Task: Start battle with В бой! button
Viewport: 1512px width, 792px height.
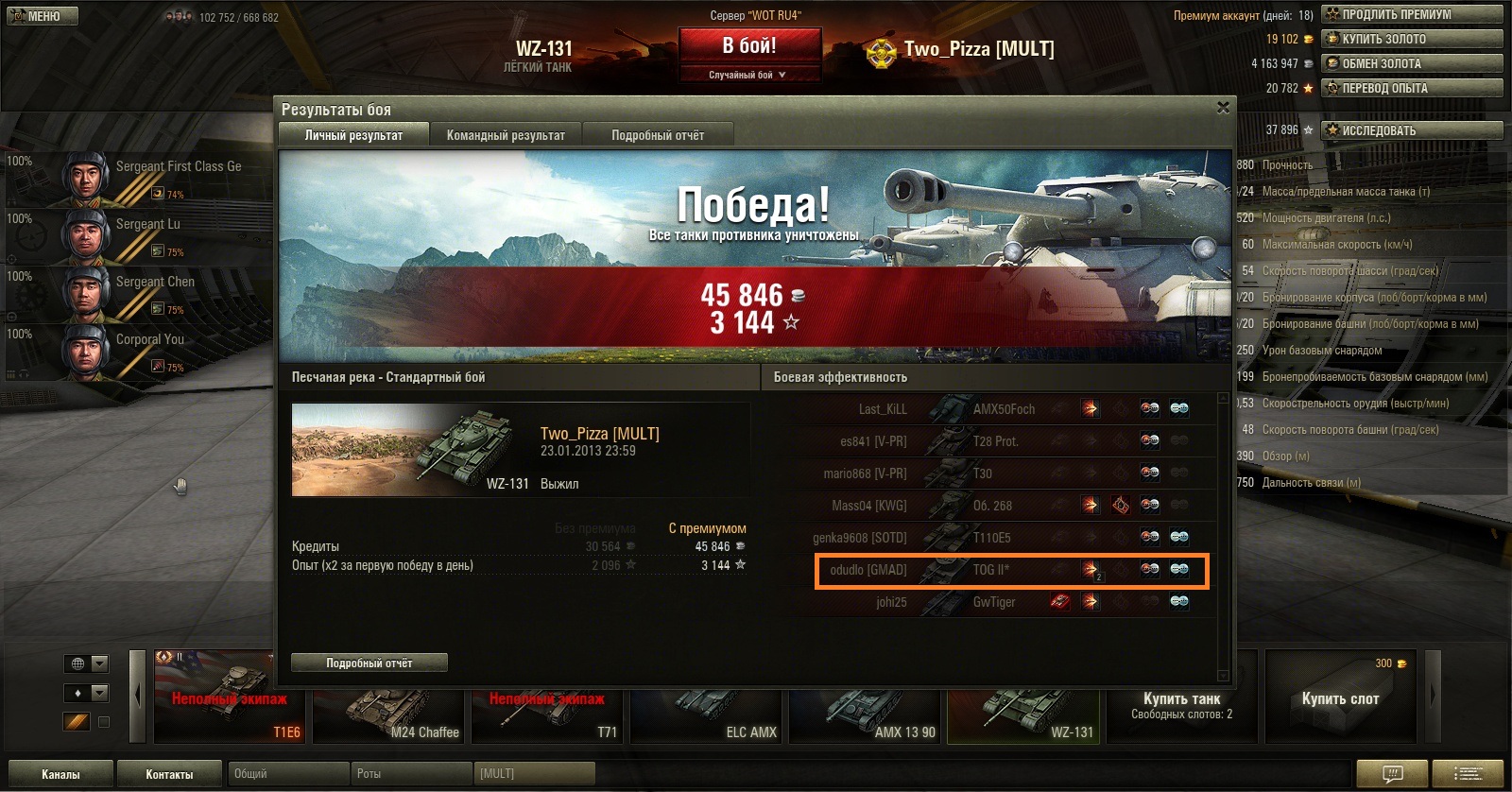Action: [x=749, y=45]
